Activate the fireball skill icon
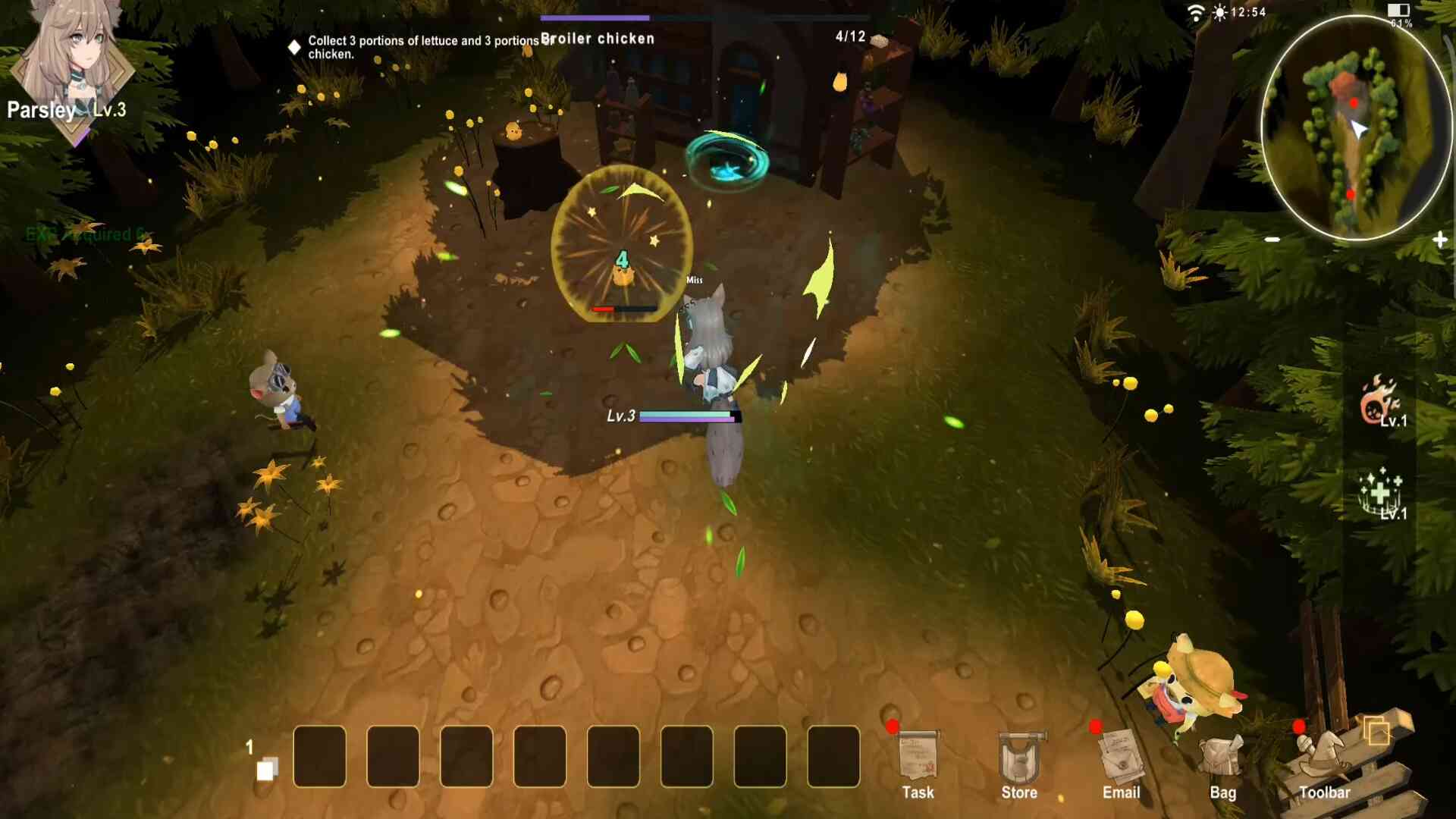This screenshot has width=1456, height=819. (x=1380, y=402)
